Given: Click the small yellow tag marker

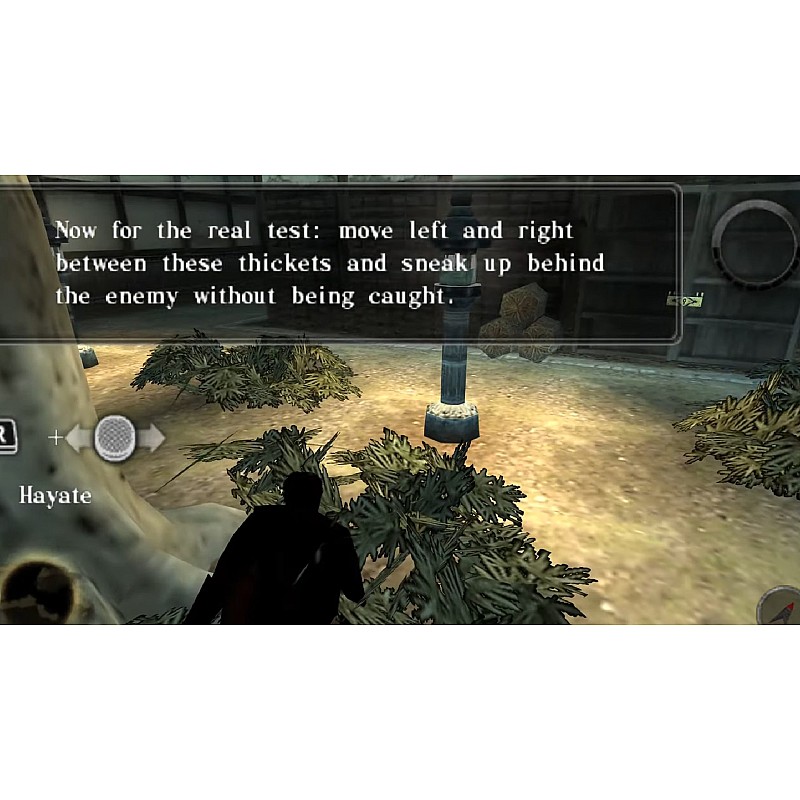Looking at the screenshot, I should [685, 299].
